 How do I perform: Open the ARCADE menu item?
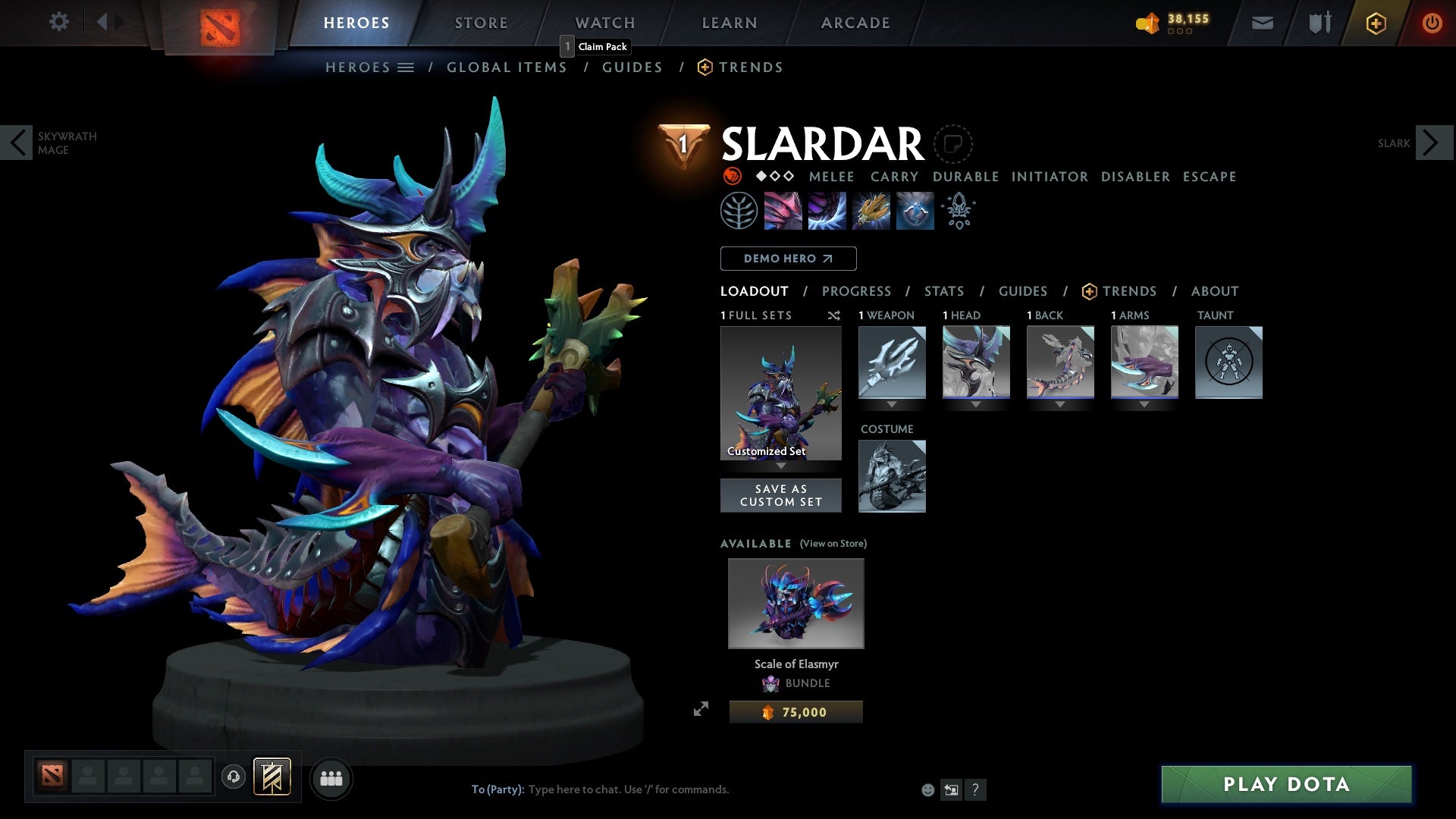855,22
